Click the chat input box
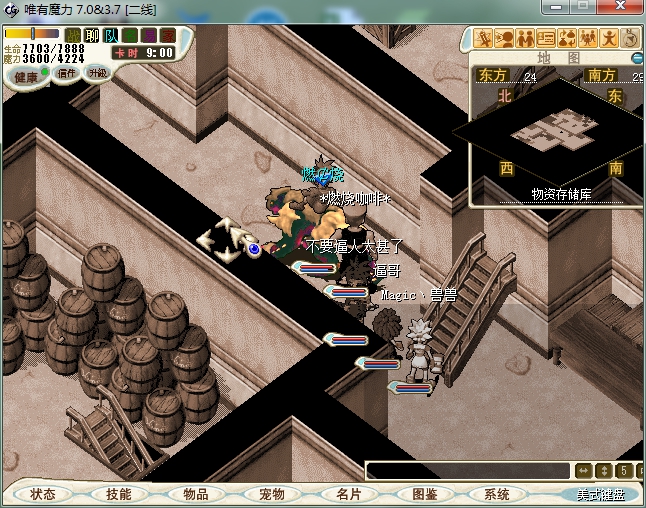The width and height of the screenshot is (646, 508). [466, 470]
